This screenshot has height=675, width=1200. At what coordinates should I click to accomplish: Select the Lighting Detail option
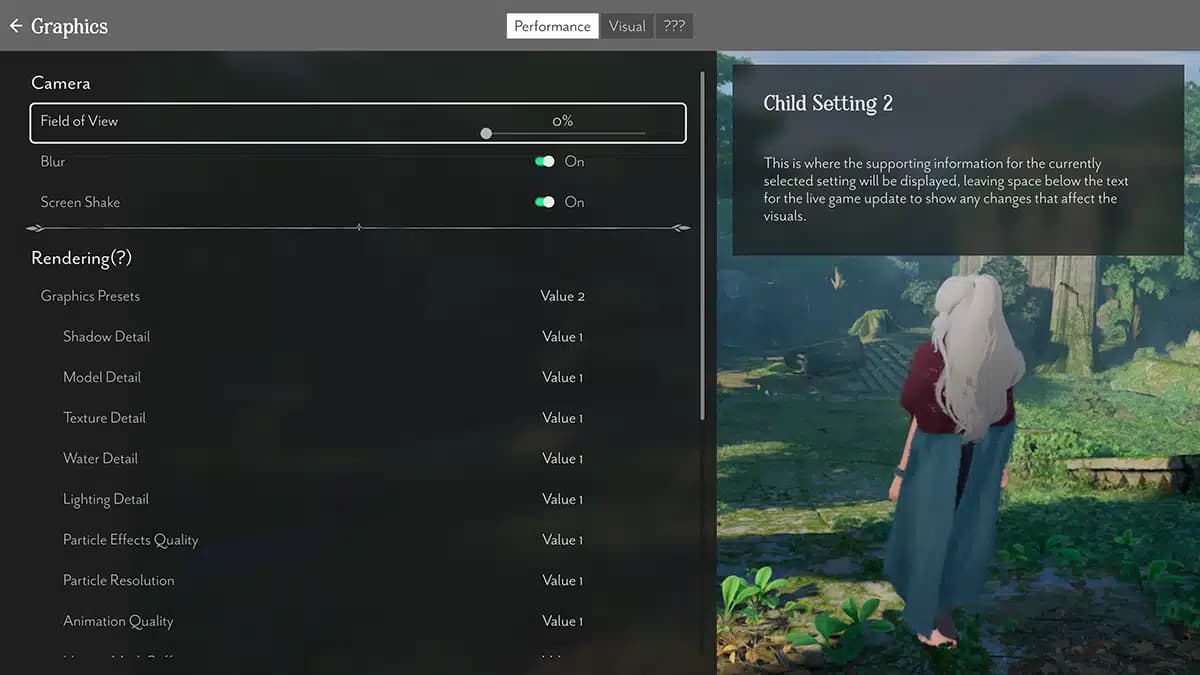[x=106, y=499]
